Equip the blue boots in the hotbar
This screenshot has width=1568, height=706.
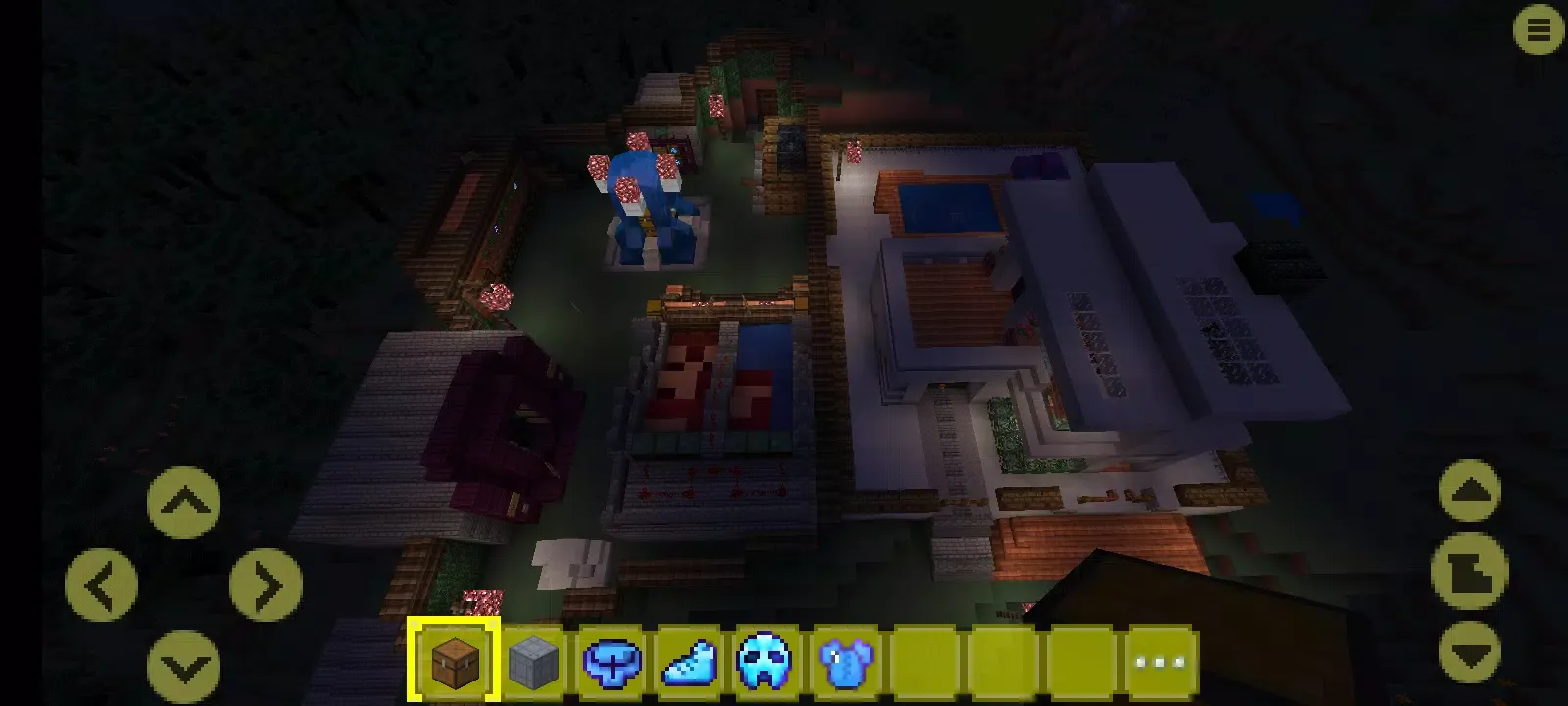coord(691,657)
